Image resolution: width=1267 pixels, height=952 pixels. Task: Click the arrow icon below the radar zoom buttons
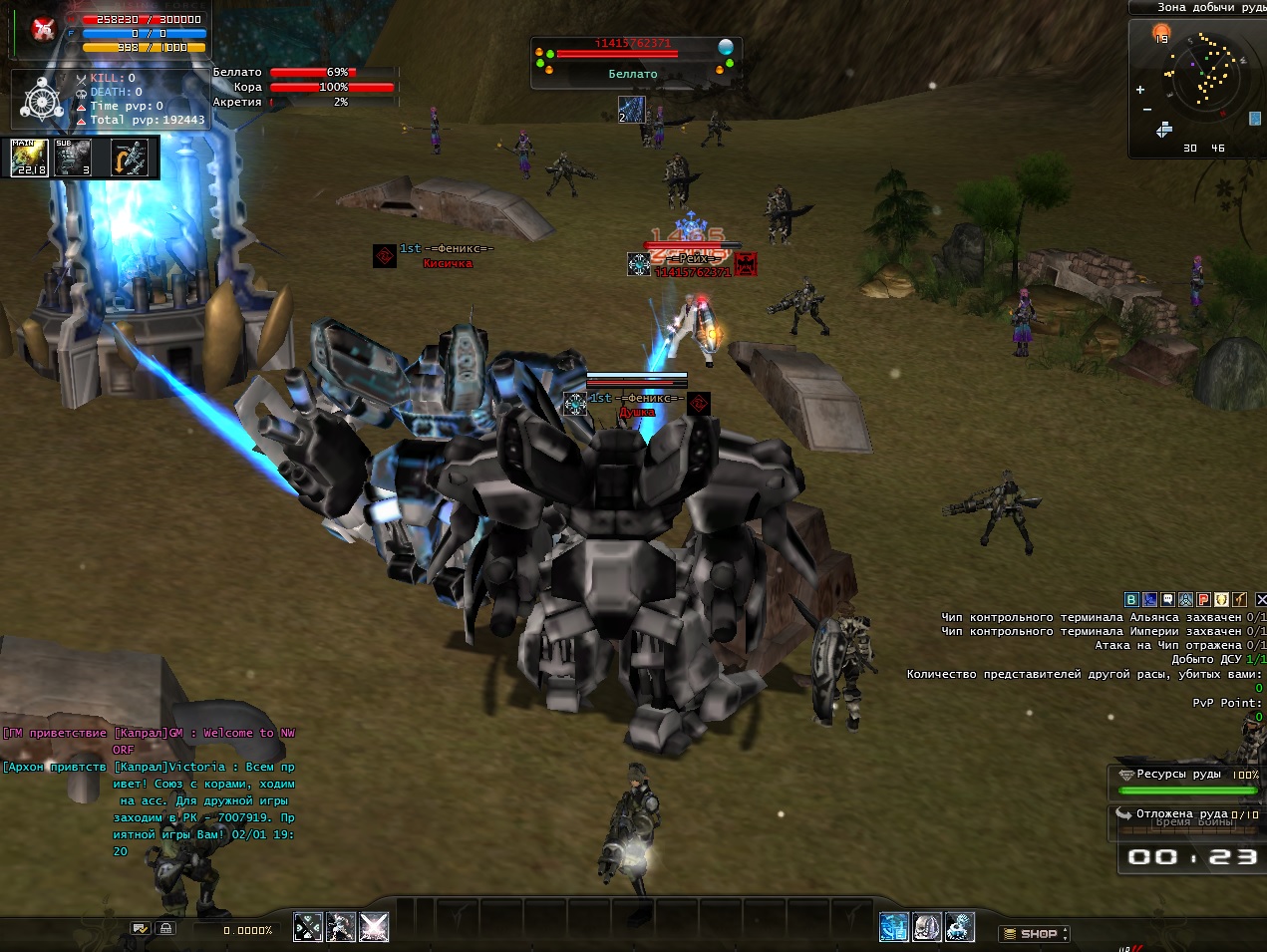pyautogui.click(x=1163, y=131)
